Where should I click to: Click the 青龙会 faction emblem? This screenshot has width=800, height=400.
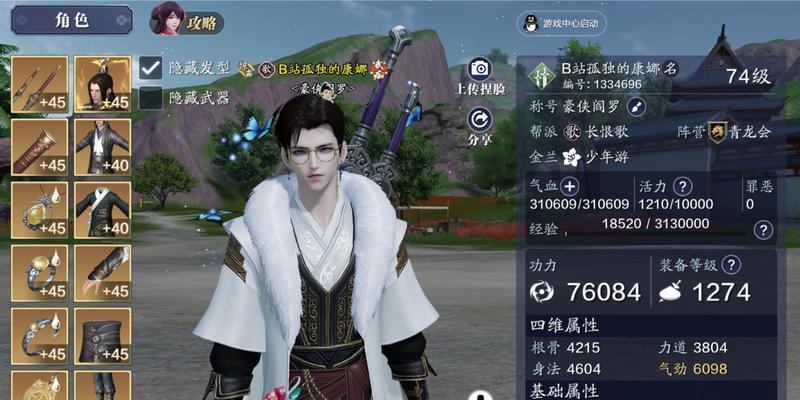[x=717, y=131]
